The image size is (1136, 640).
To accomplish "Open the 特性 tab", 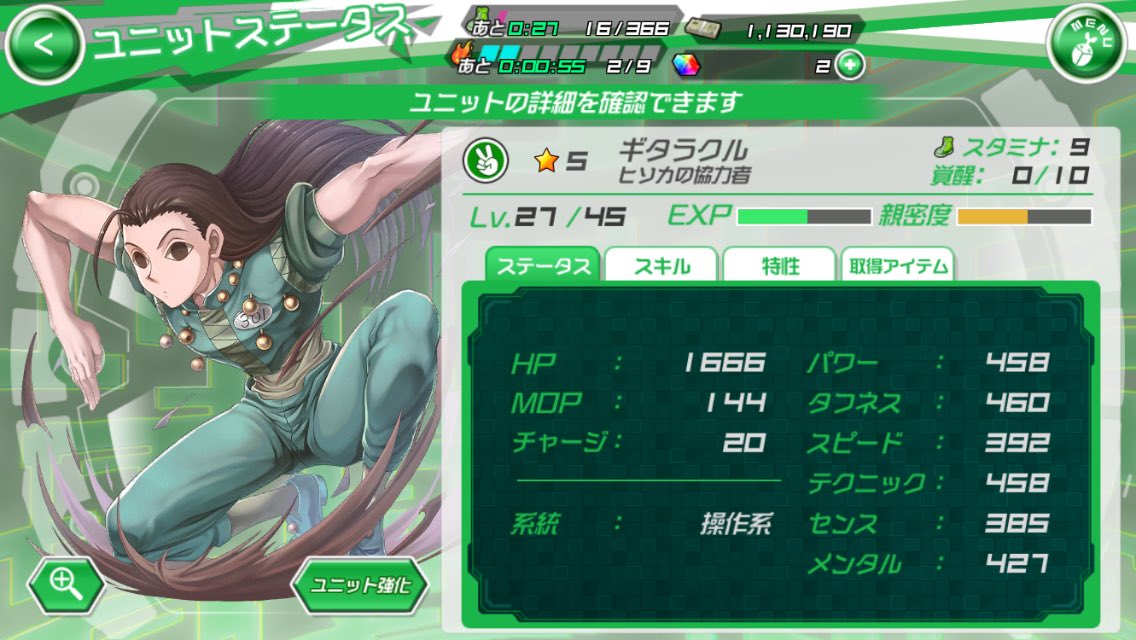I will [778, 265].
